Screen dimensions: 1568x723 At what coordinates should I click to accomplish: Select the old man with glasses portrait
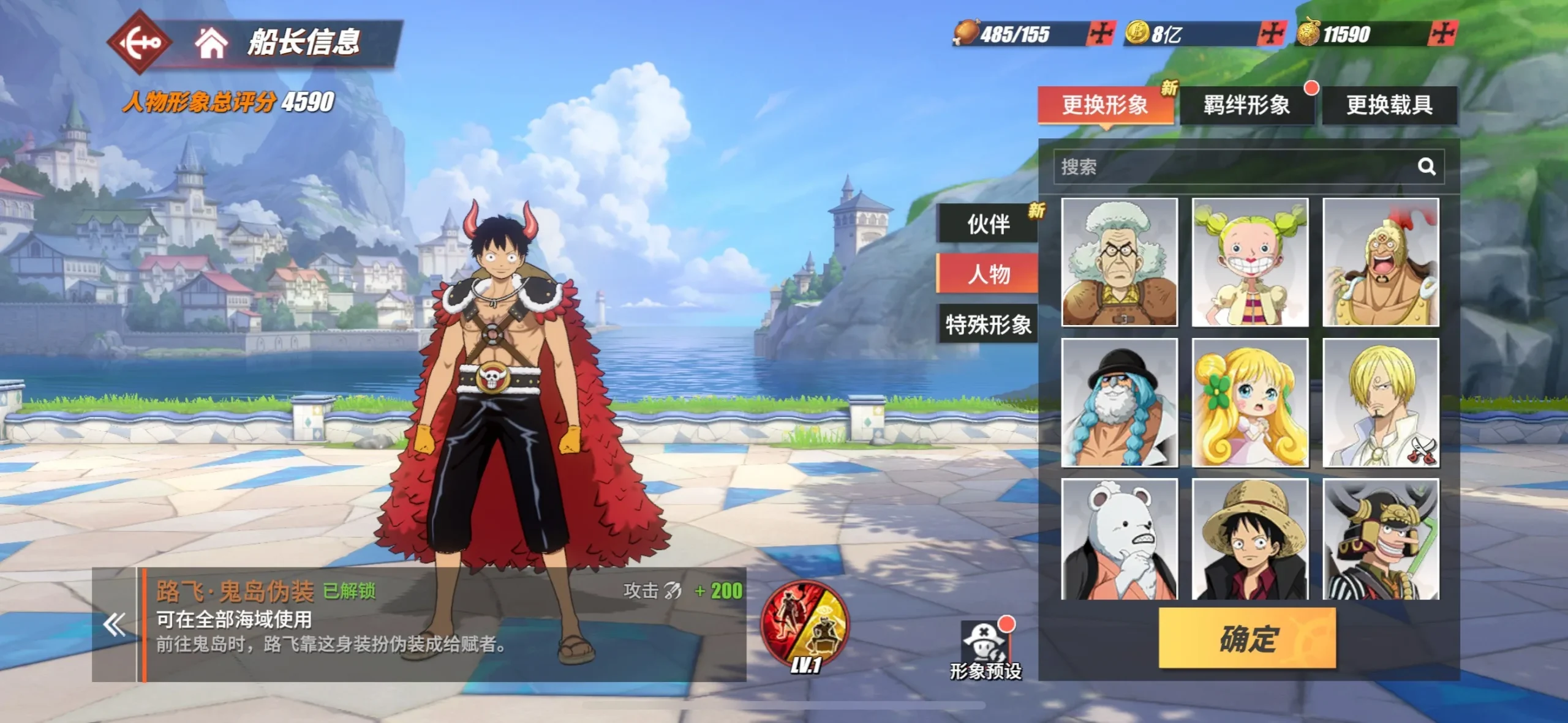pos(1119,262)
